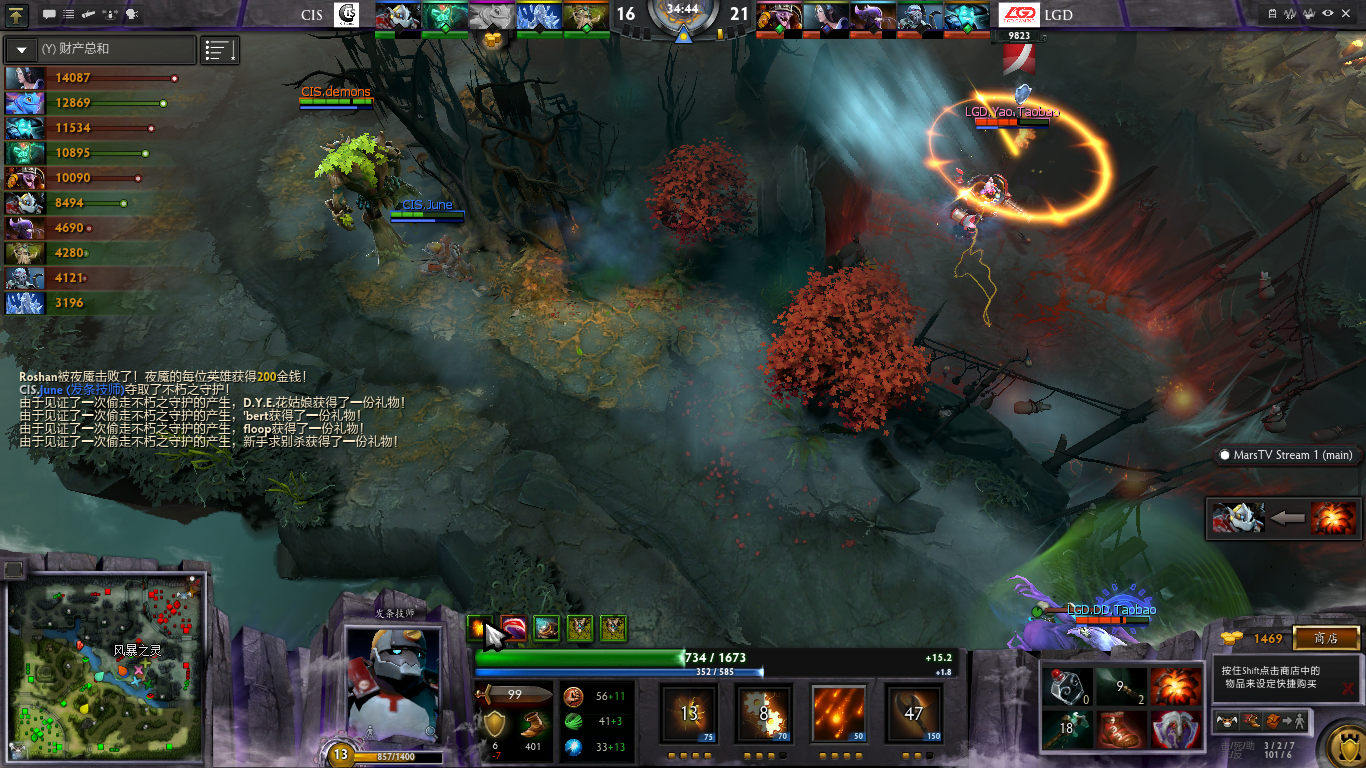Open the chat speech bubble icon

pyautogui.click(x=50, y=15)
